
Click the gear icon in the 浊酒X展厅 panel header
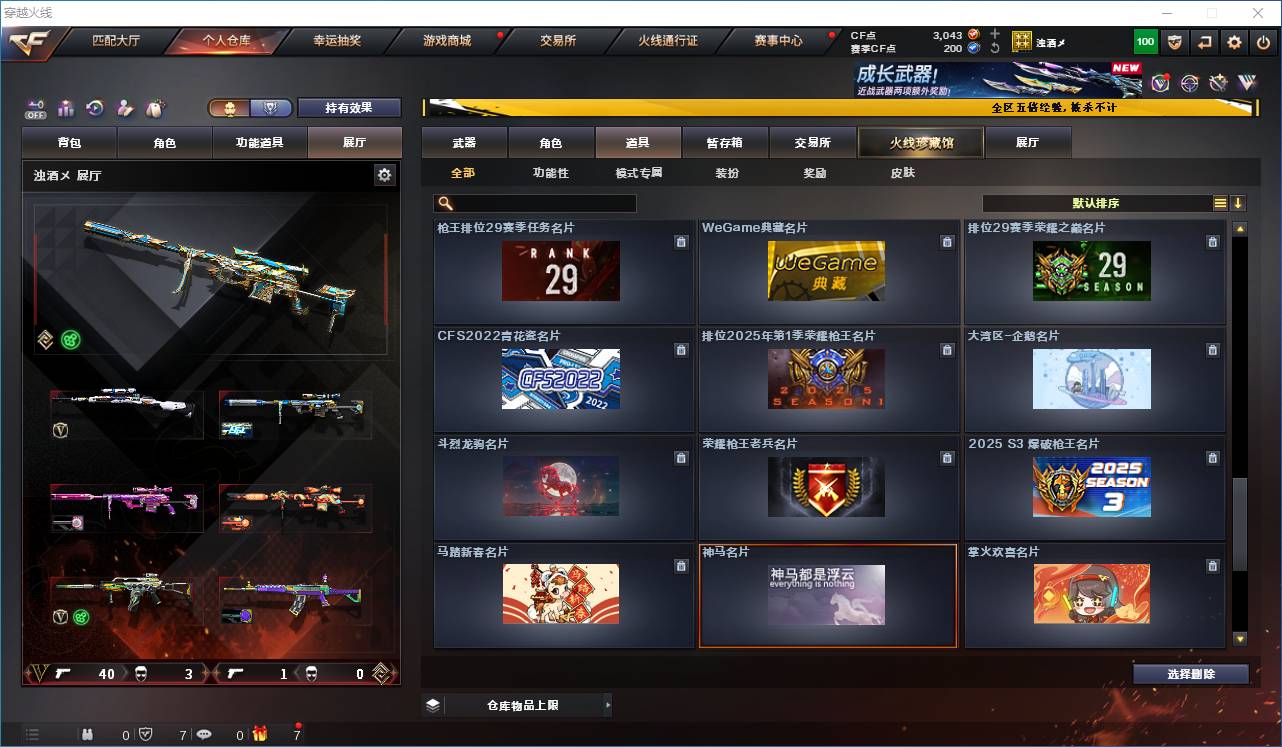pyautogui.click(x=384, y=174)
